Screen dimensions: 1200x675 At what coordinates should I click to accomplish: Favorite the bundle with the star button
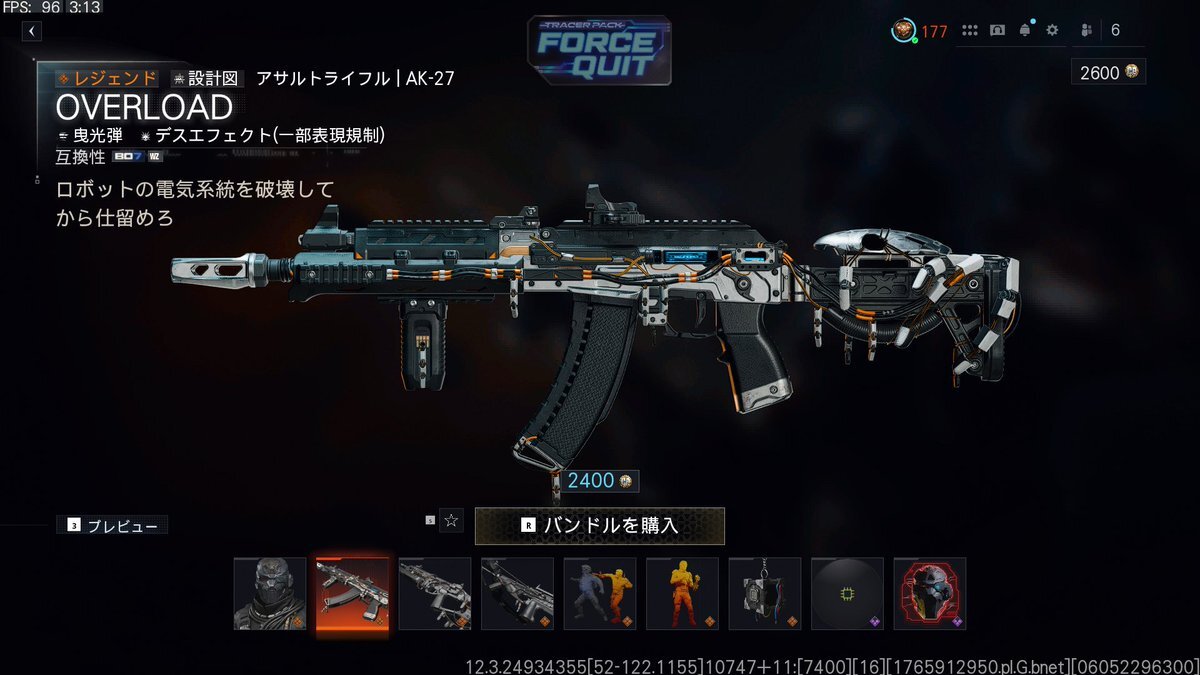click(x=451, y=520)
